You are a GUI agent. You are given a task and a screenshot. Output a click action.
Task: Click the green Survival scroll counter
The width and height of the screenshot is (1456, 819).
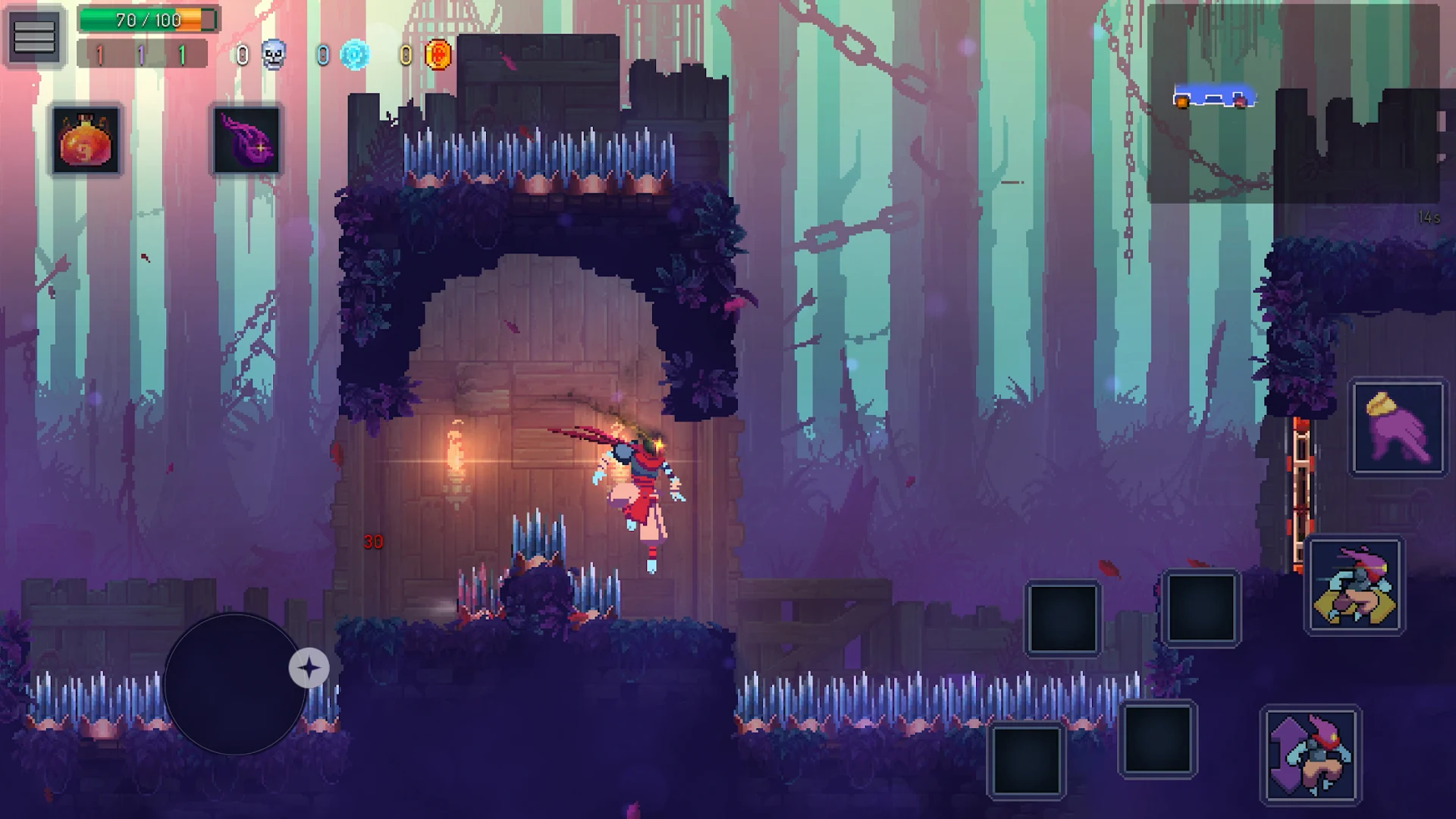[182, 53]
